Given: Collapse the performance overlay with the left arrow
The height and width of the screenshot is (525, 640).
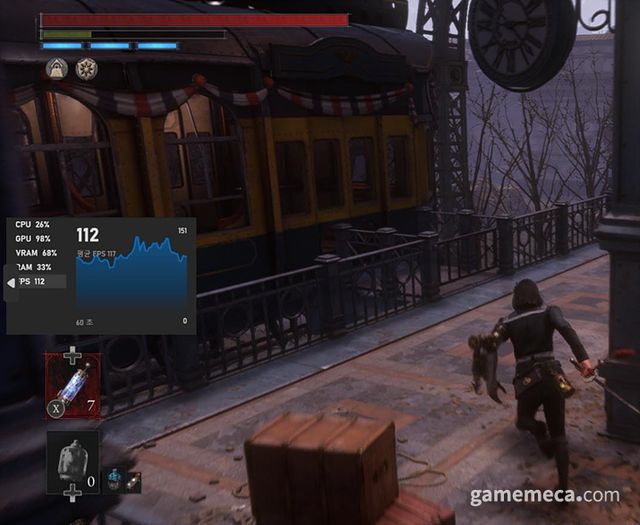Looking at the screenshot, I should [x=12, y=283].
